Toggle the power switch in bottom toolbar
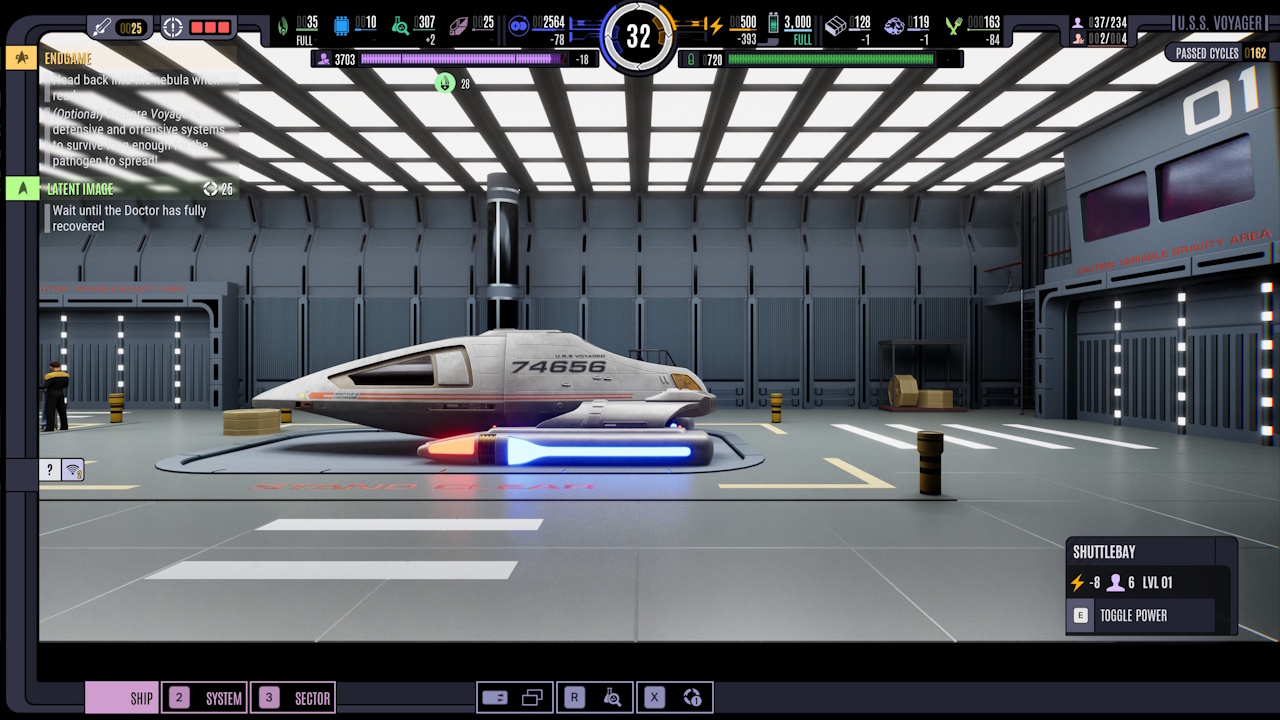This screenshot has width=1280, height=720. 497,697
